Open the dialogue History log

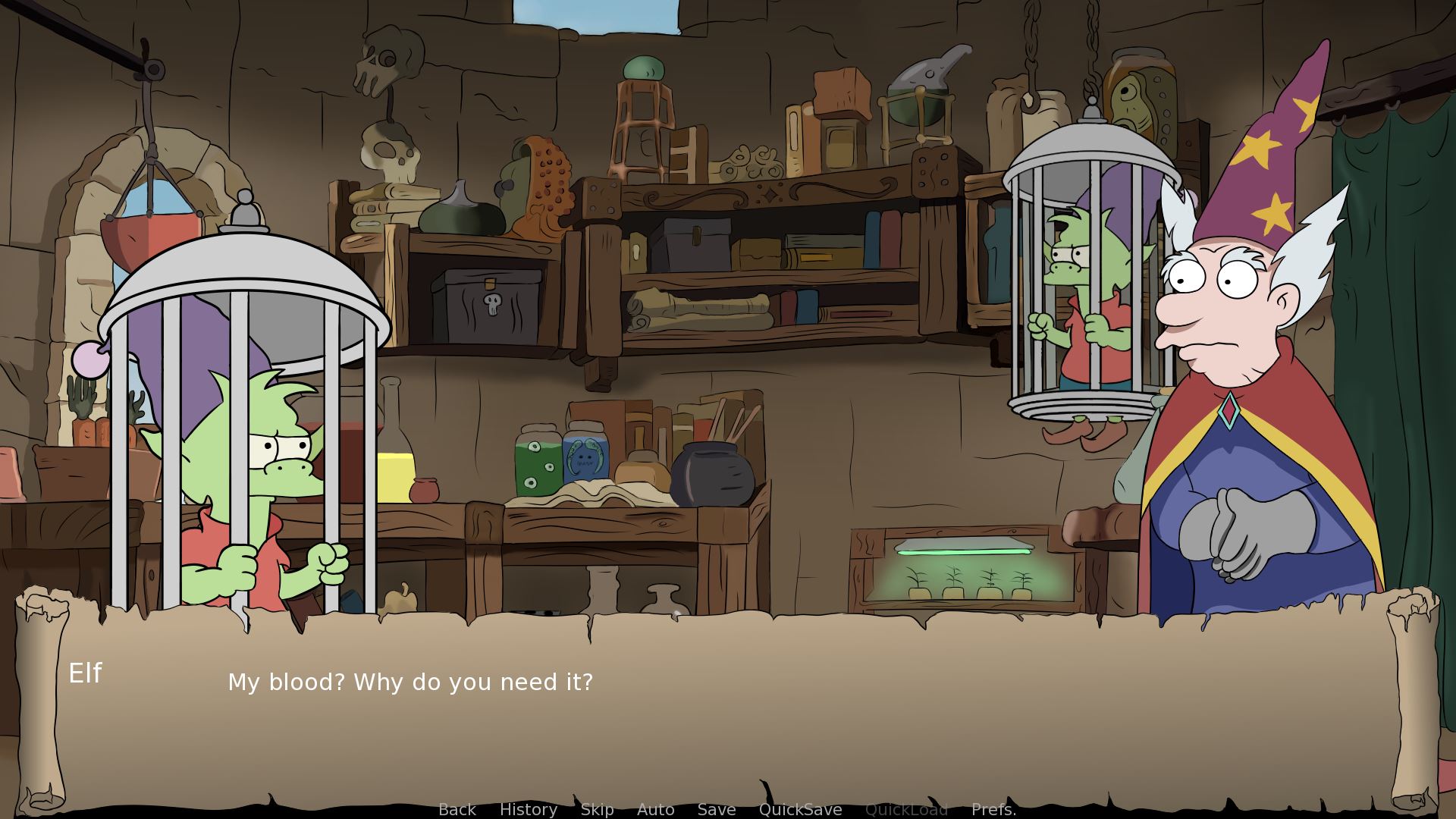pyautogui.click(x=529, y=809)
